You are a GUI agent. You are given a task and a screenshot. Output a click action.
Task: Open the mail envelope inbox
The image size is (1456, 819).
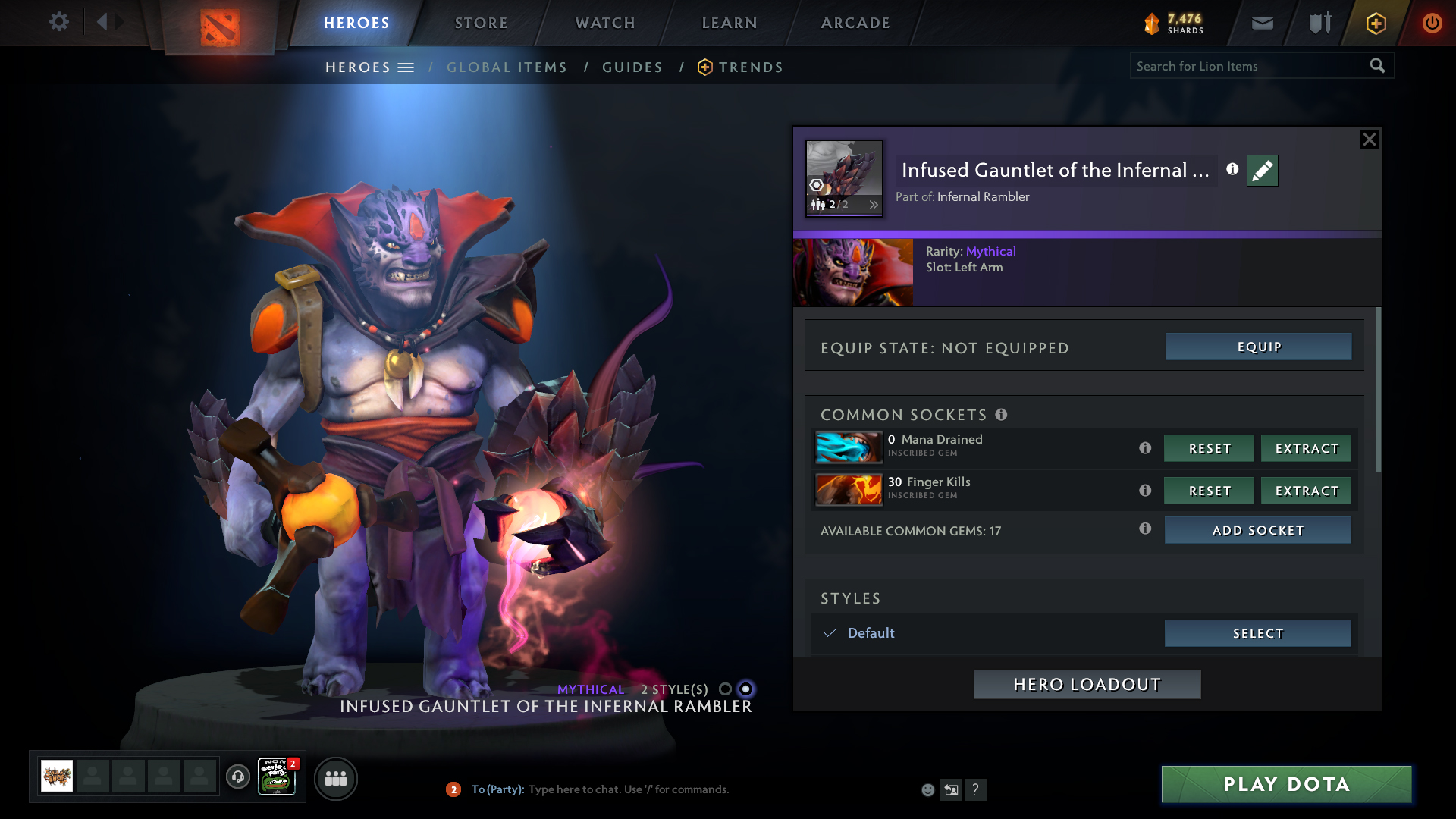tap(1263, 23)
